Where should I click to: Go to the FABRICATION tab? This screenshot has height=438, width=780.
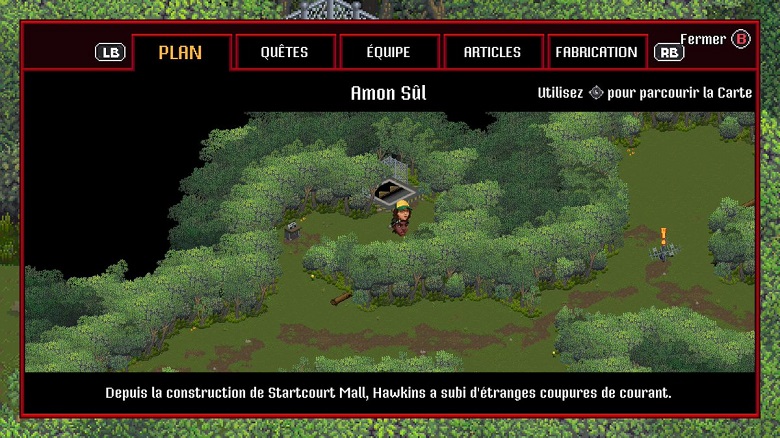tap(596, 52)
